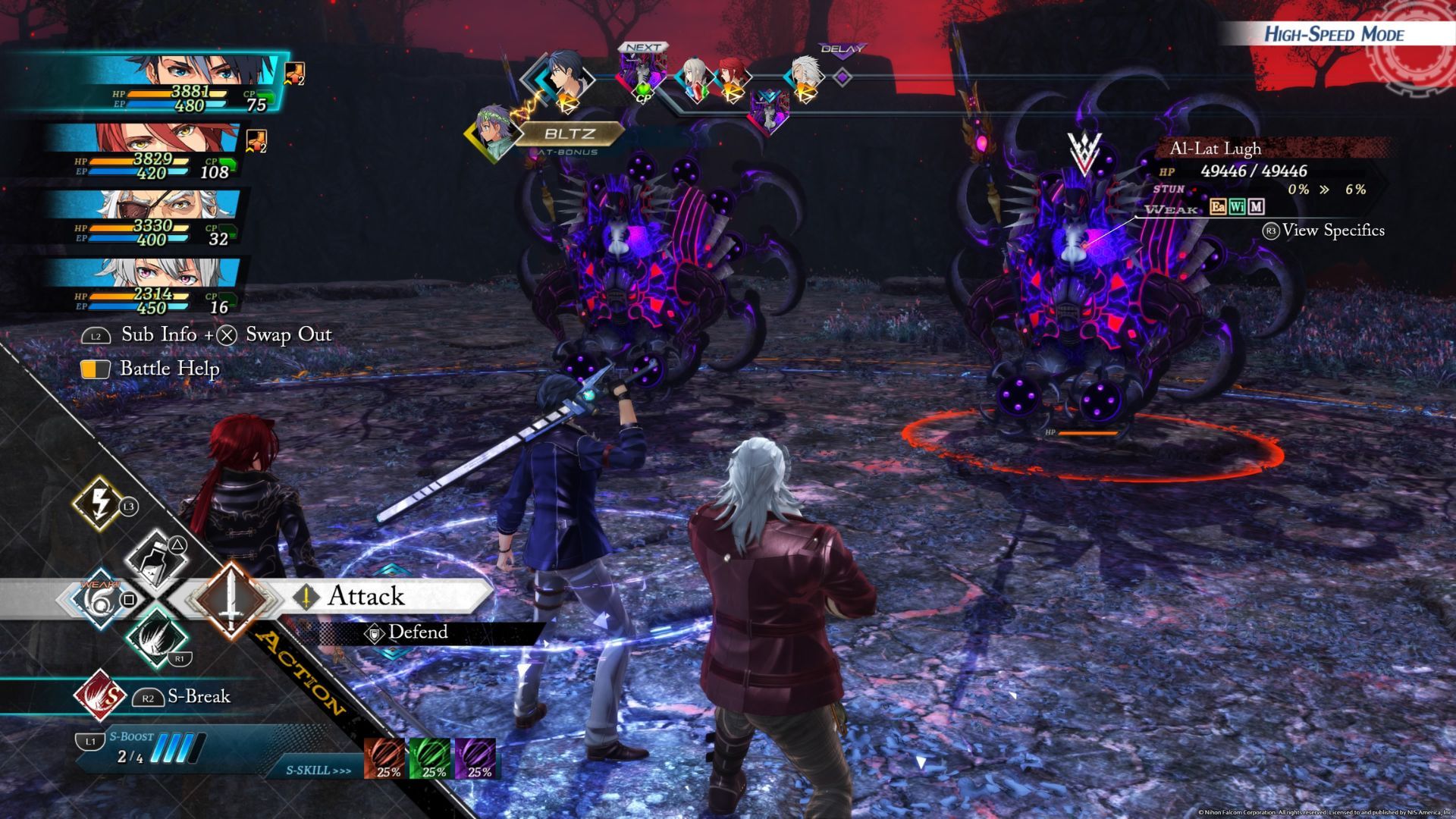Choose the Defend option
The width and height of the screenshot is (1456, 819).
coord(417,632)
